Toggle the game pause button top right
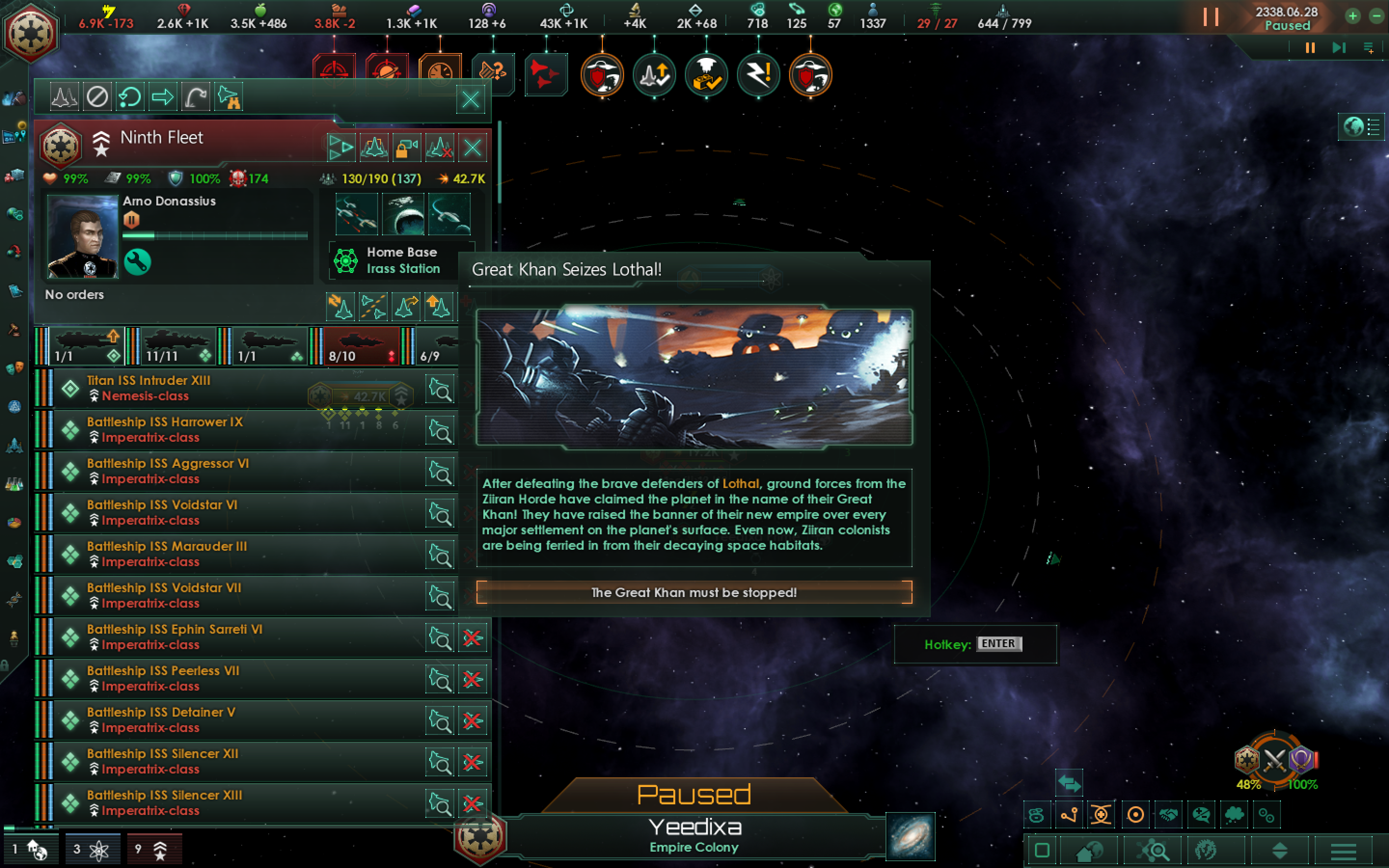Viewport: 1389px width, 868px height. click(1212, 17)
